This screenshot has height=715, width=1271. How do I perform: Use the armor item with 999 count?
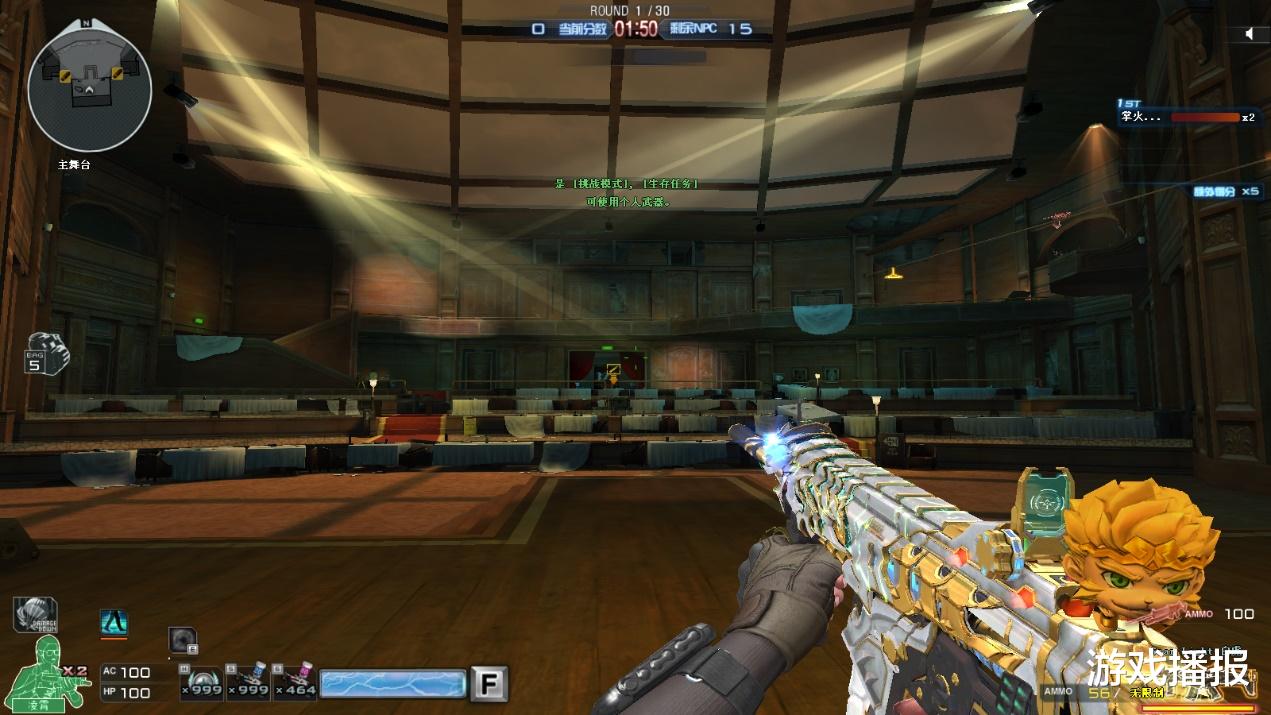tap(201, 682)
